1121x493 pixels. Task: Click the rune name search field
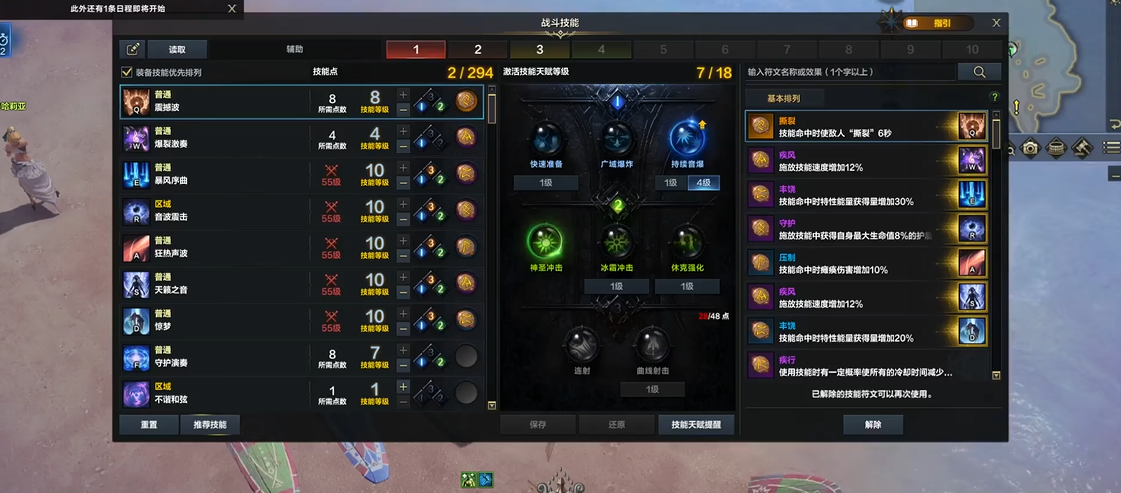(x=850, y=72)
